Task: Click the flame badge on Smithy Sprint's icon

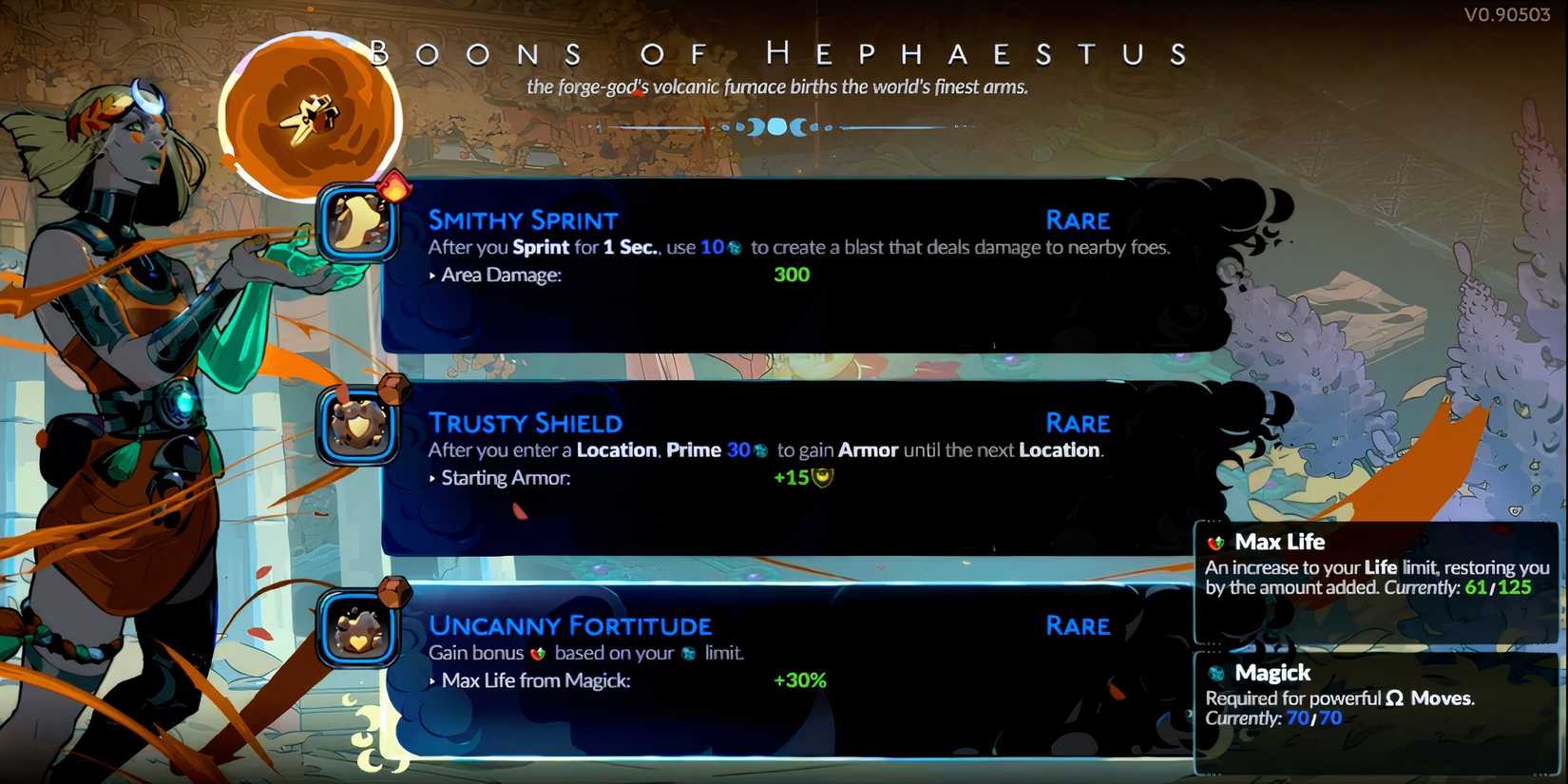Action: (x=392, y=186)
